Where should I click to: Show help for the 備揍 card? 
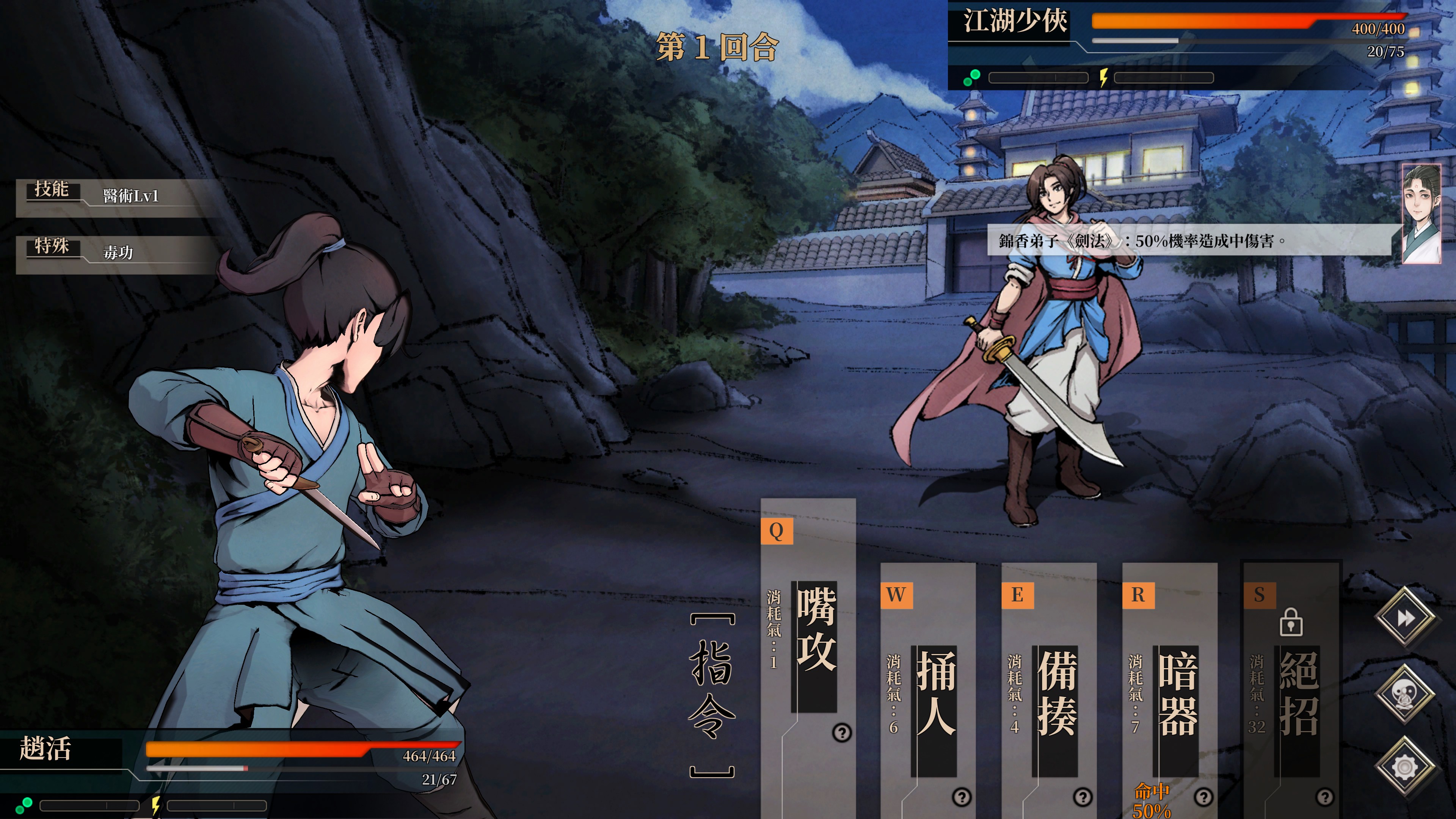coord(1083,797)
